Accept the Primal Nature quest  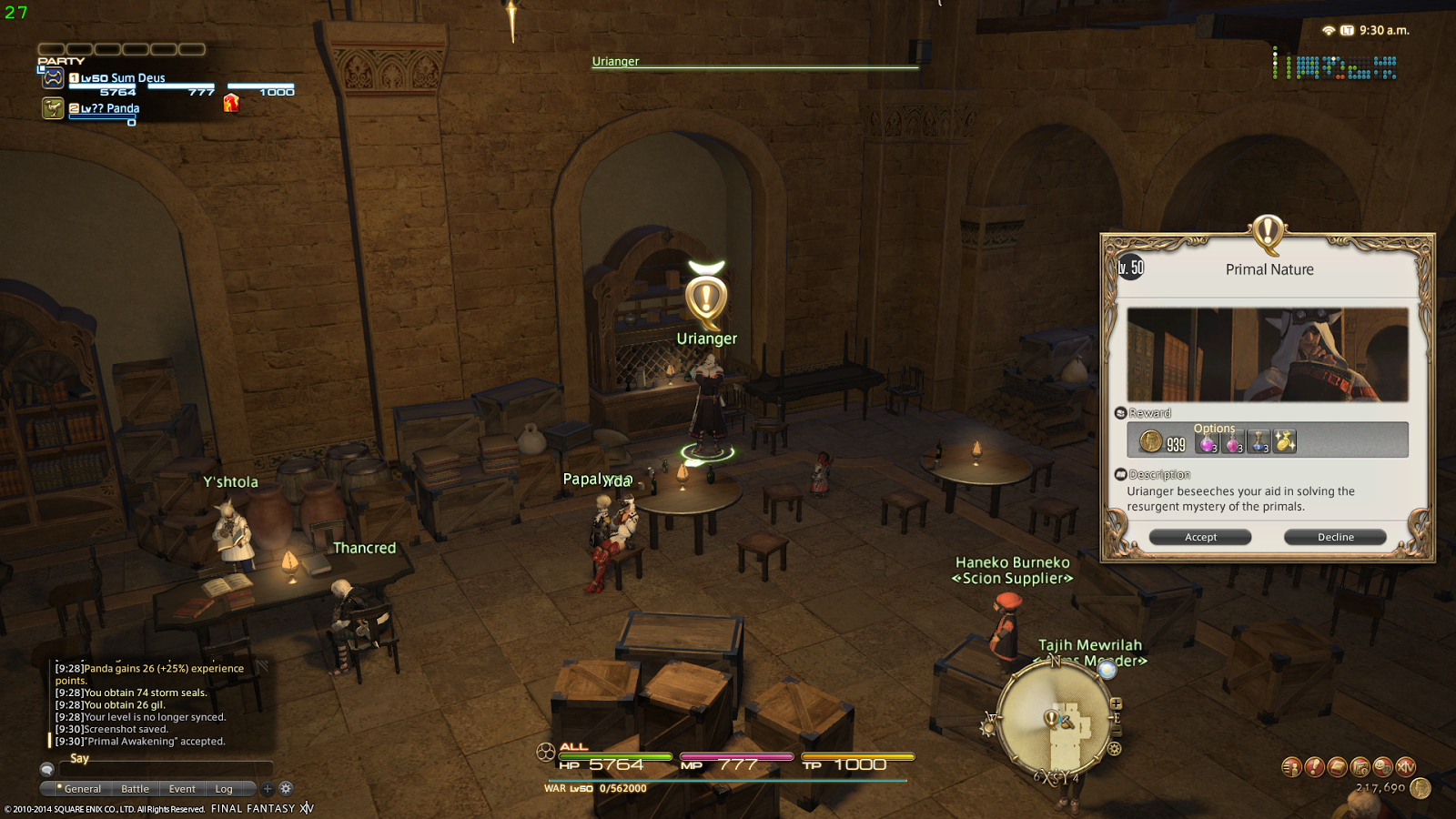(x=1200, y=537)
